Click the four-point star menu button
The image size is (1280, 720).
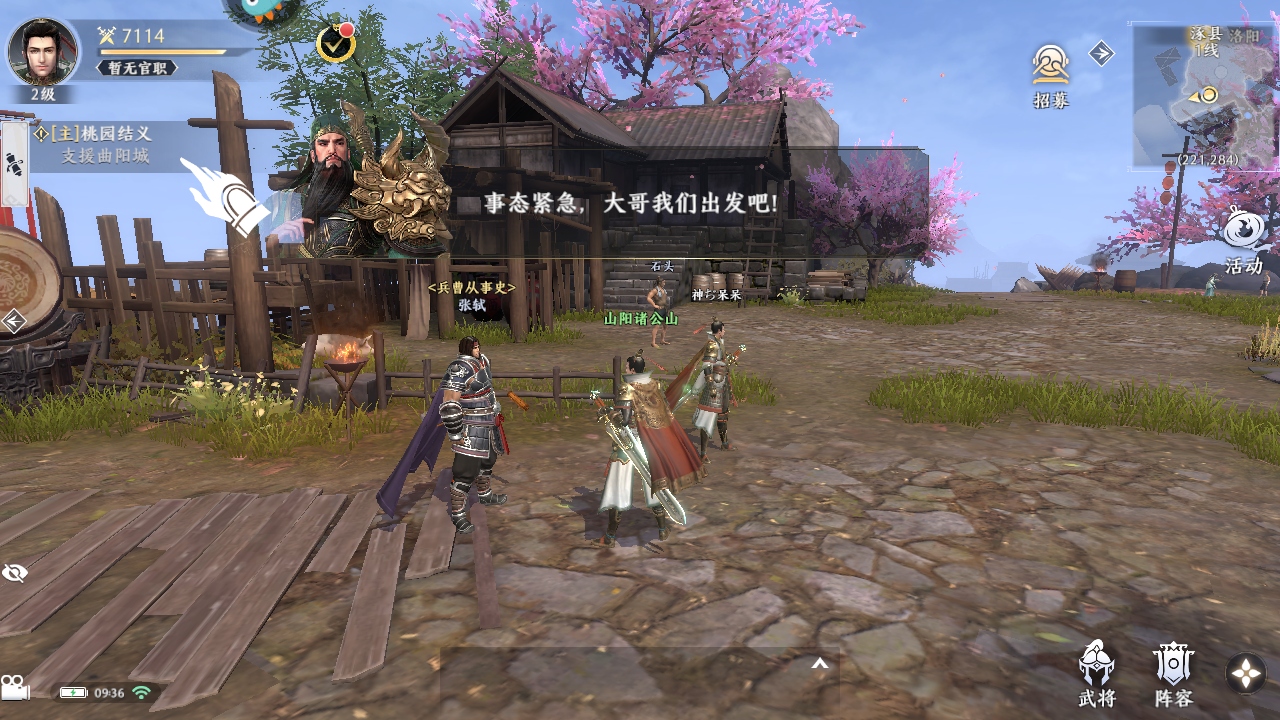(1246, 673)
